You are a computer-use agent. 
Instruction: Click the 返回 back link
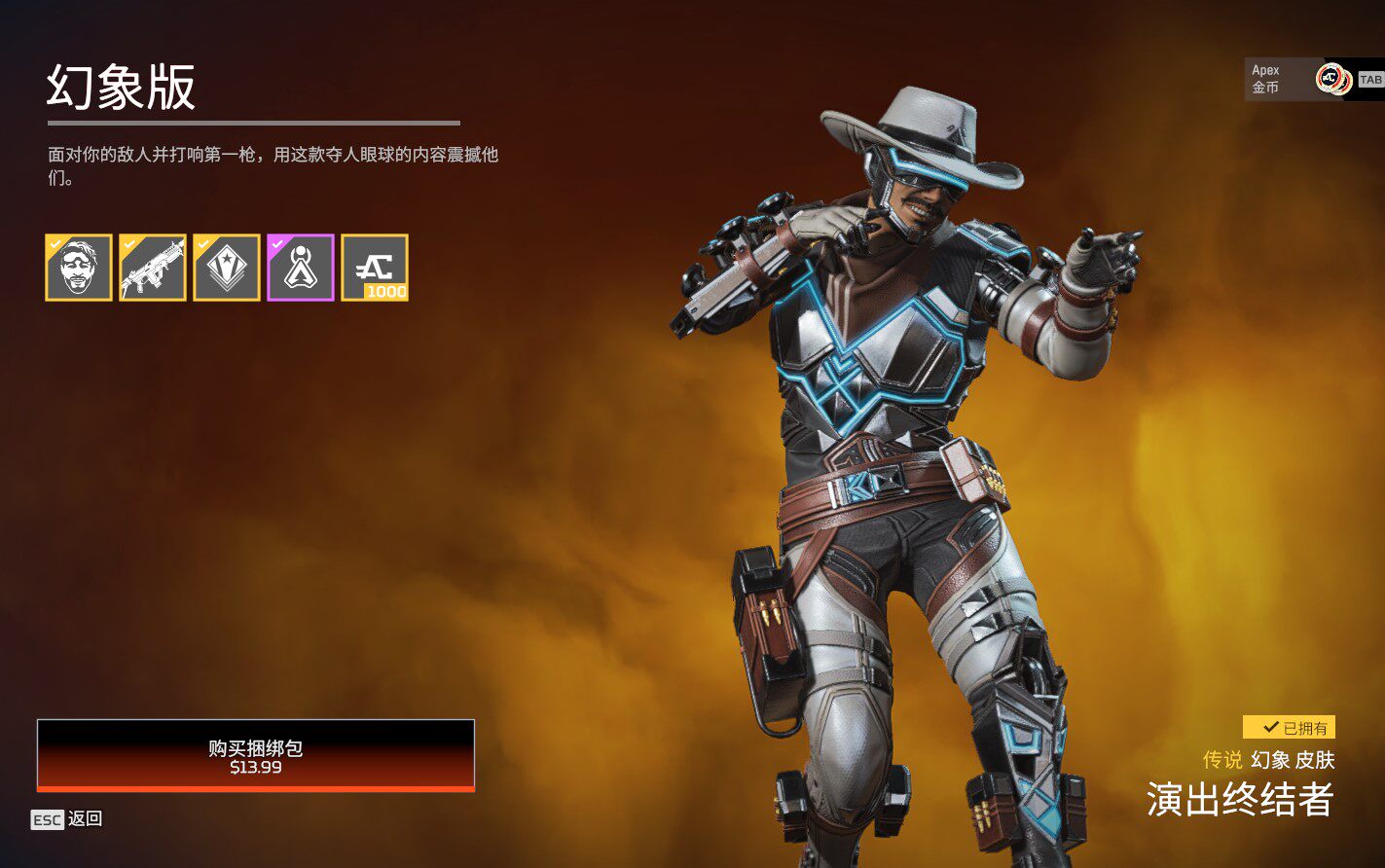point(85,818)
